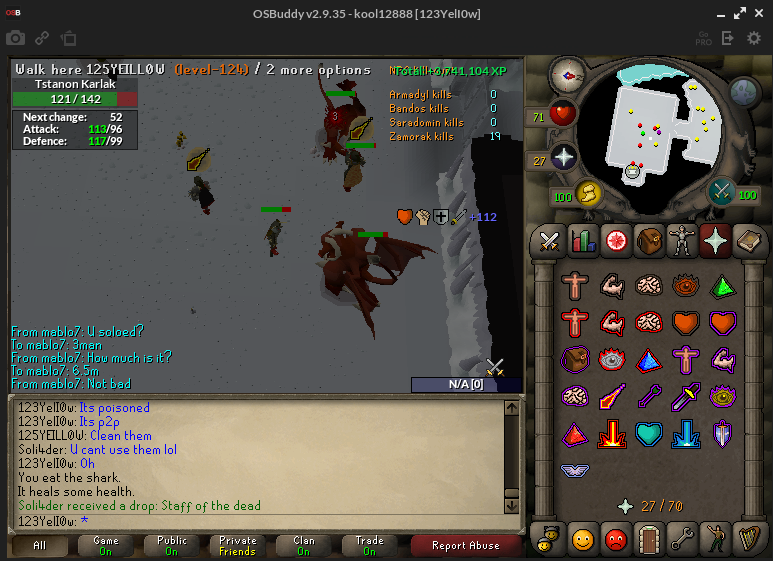Switch to the All chat tab
This screenshot has width=773, height=561.
pyautogui.click(x=40, y=546)
